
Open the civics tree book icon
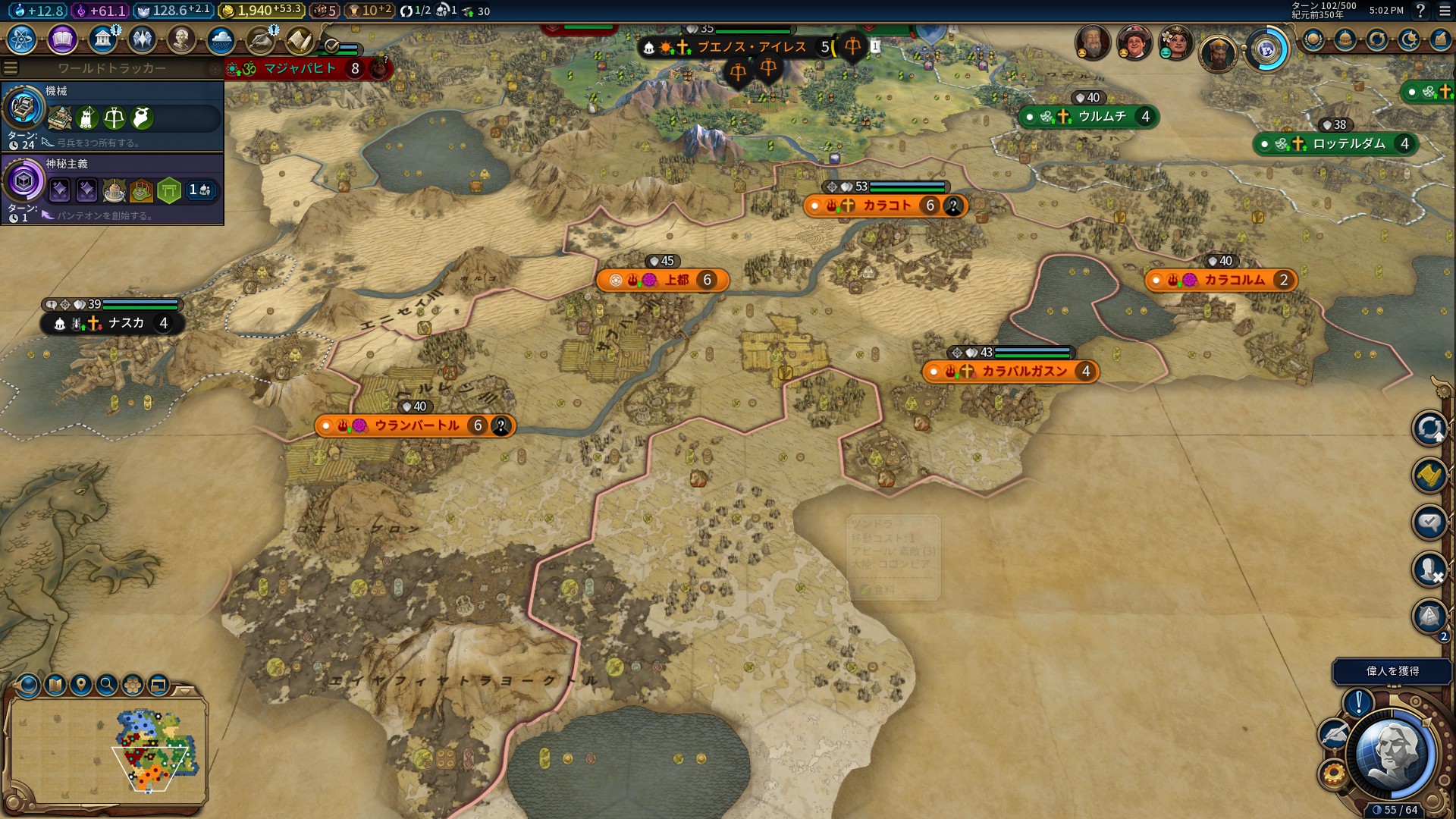pos(62,39)
